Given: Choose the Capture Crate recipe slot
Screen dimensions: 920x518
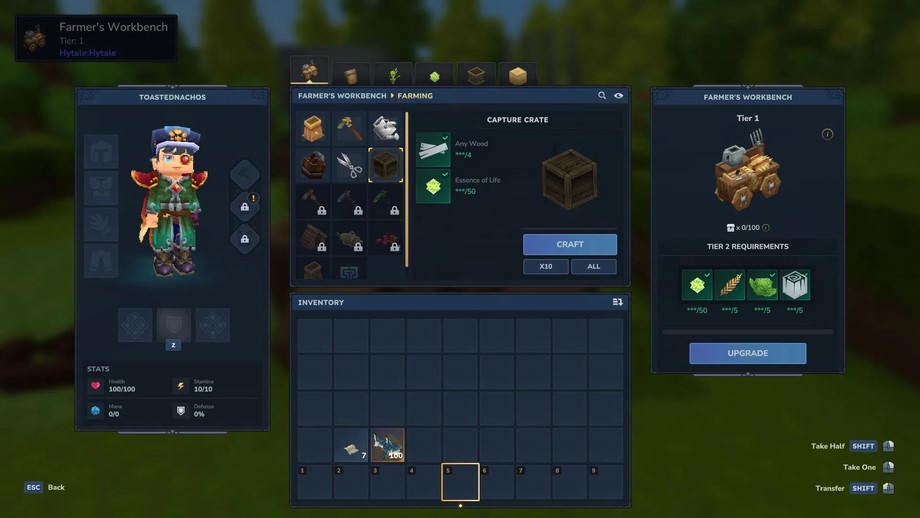Looking at the screenshot, I should pos(386,165).
